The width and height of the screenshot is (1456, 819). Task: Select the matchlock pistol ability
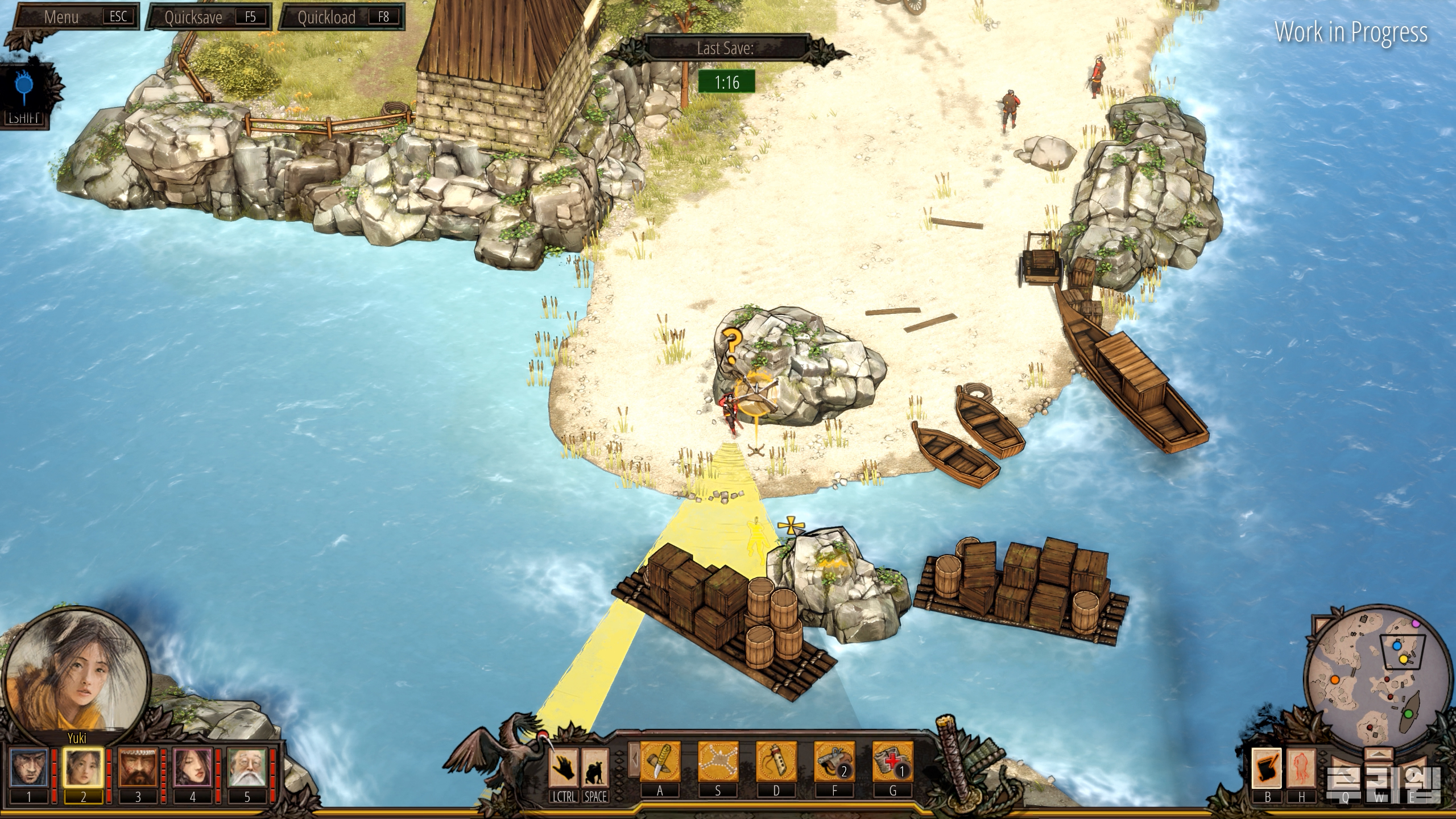(834, 762)
